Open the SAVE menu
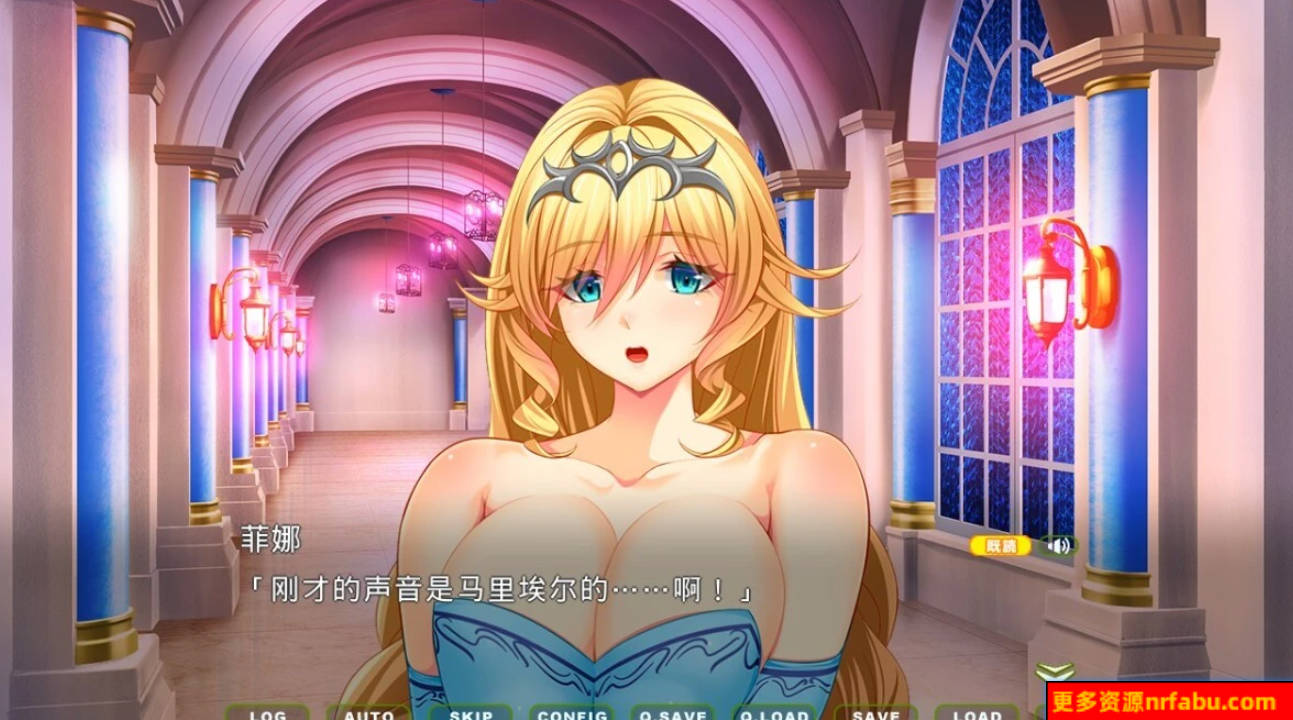 (x=877, y=714)
